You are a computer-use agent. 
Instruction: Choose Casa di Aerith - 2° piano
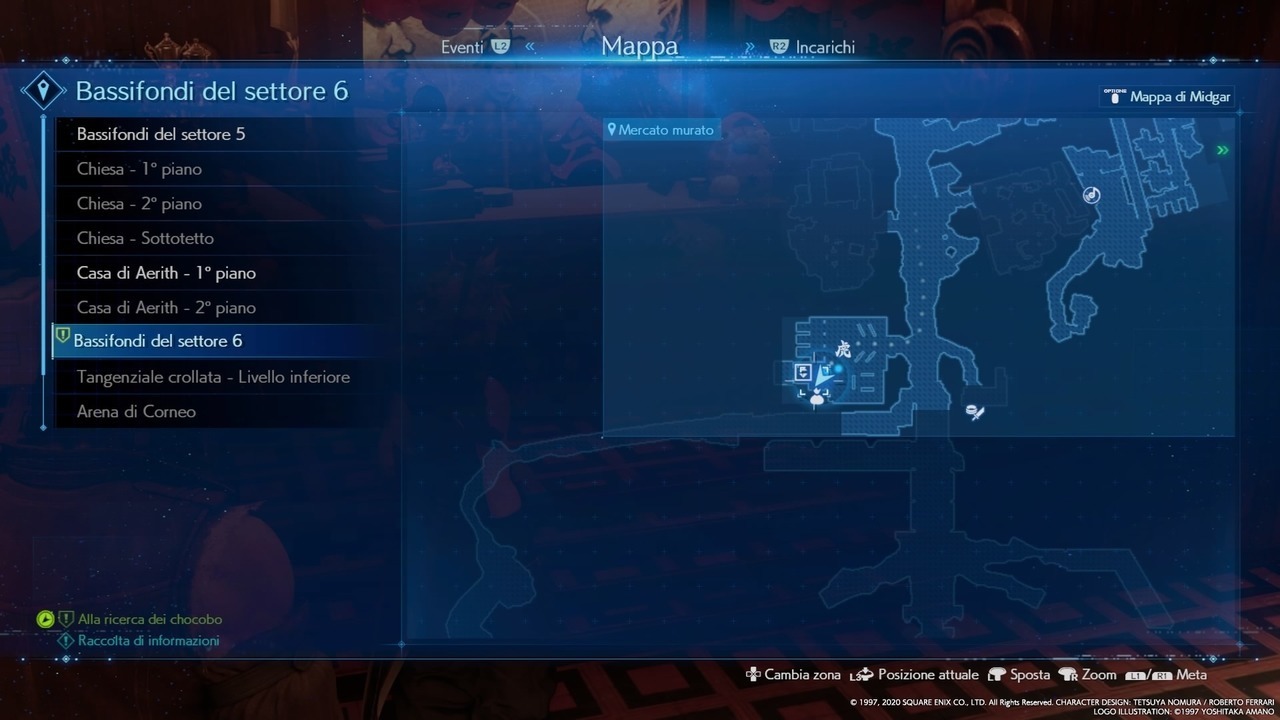pyautogui.click(x=166, y=307)
